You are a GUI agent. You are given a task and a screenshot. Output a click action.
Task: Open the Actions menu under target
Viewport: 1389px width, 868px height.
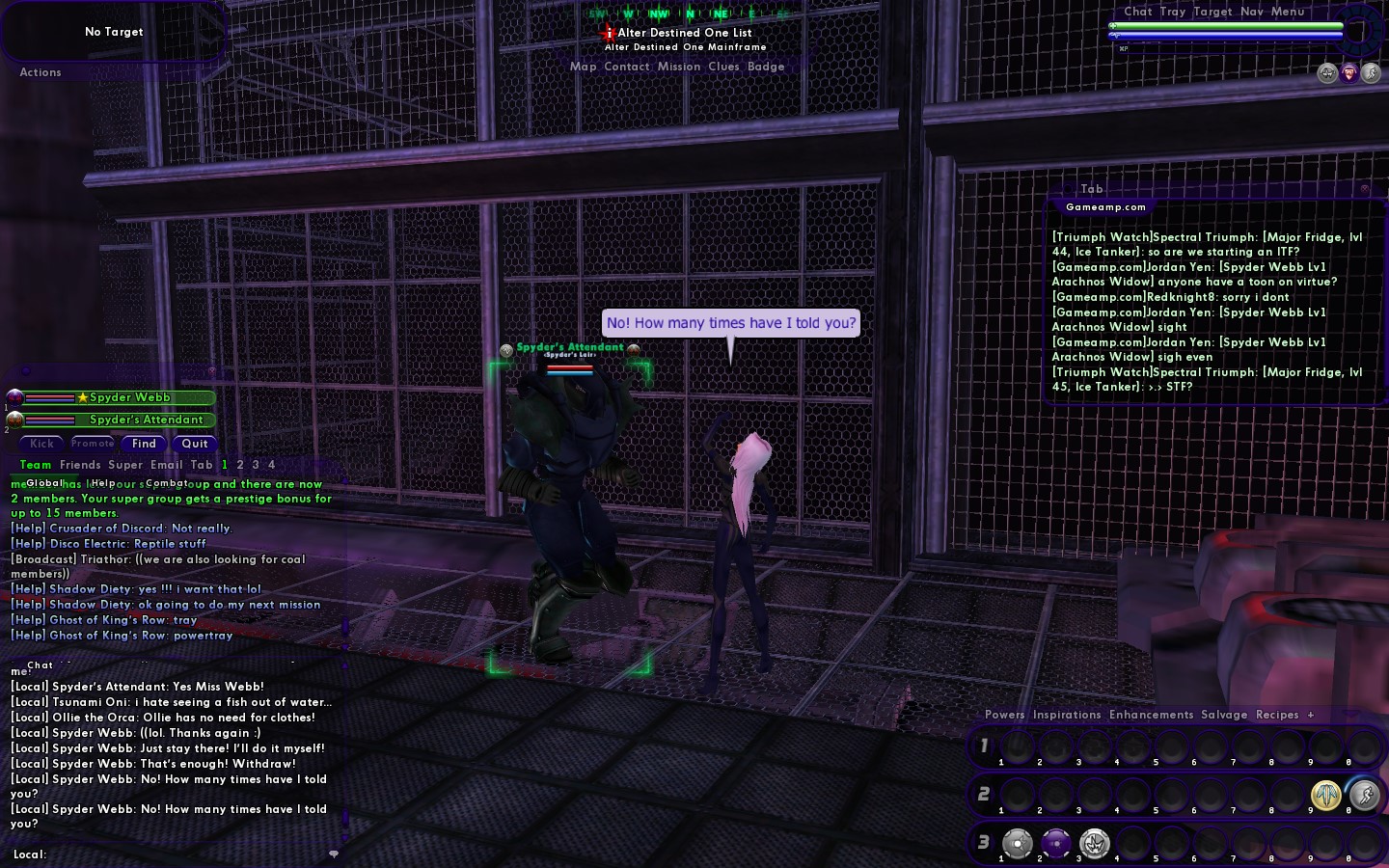coord(41,72)
